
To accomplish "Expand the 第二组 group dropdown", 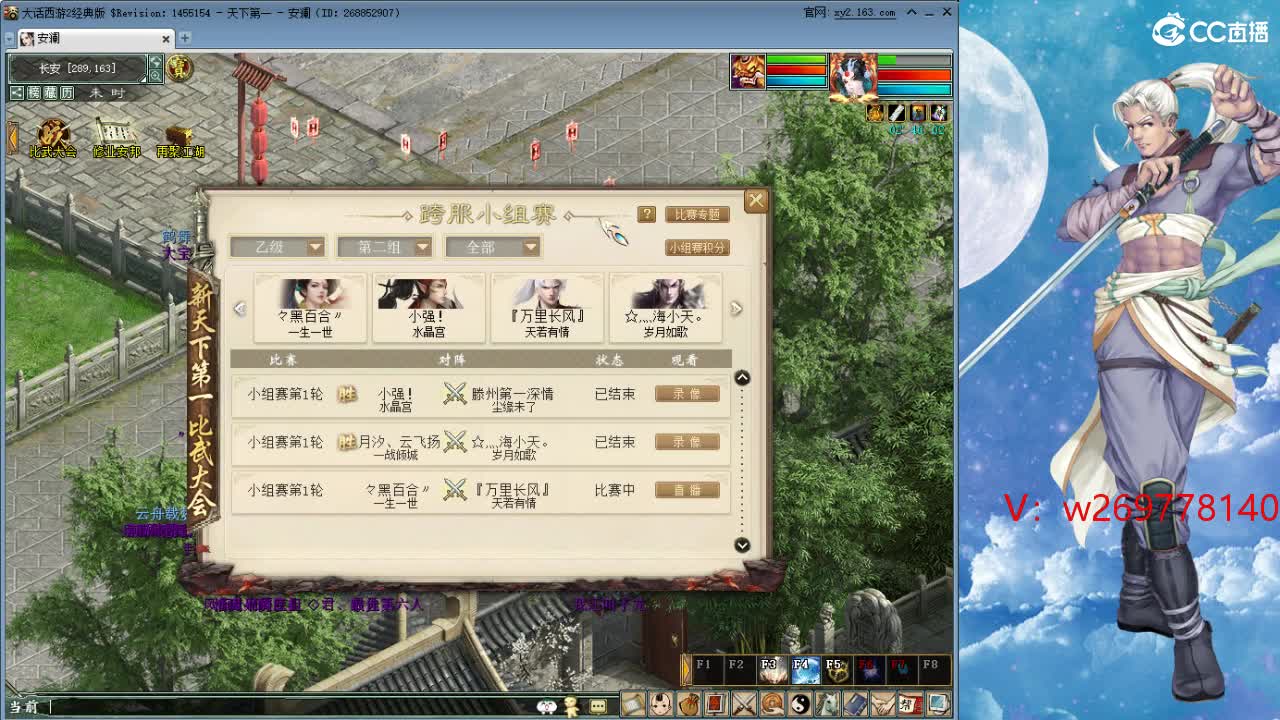I will click(385, 247).
